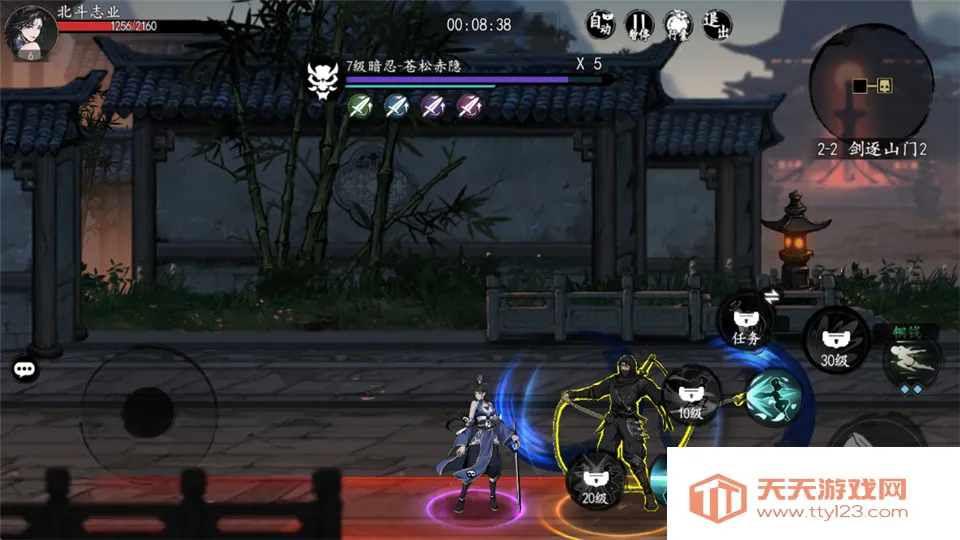Use the green dodge skill icon
Viewport: 960px width, 540px height.
[x=911, y=360]
